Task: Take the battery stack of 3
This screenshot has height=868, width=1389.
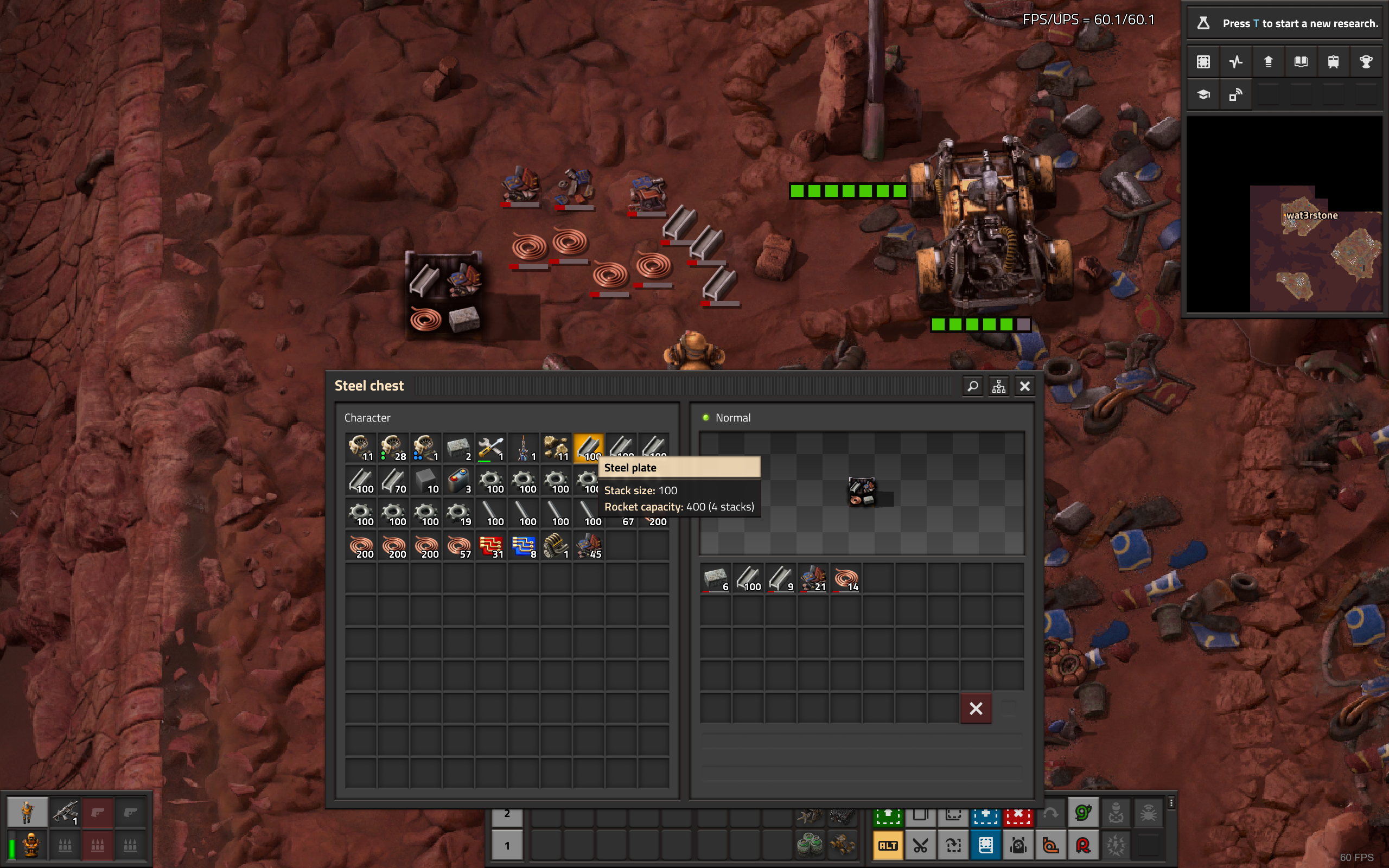Action: click(x=458, y=481)
